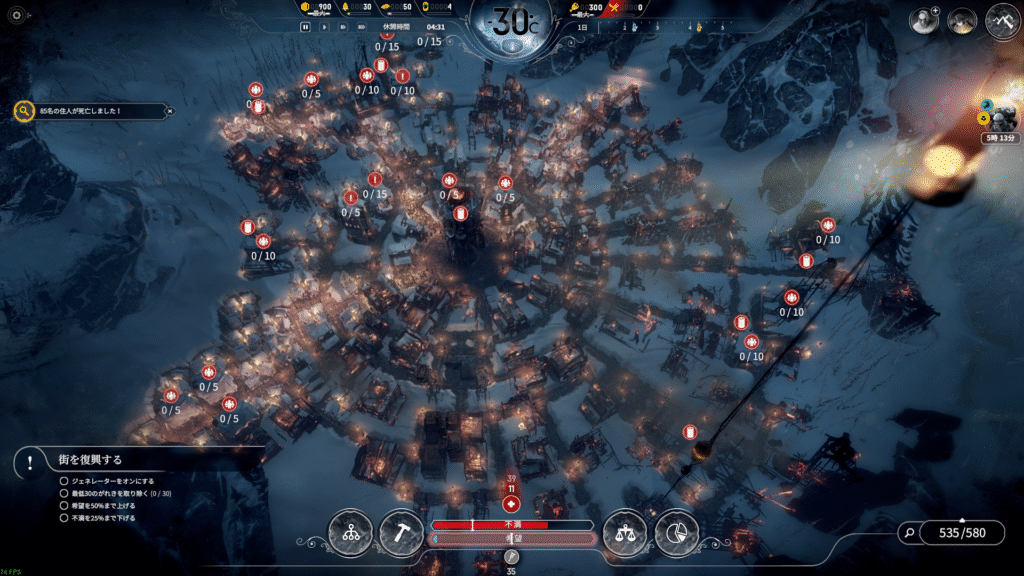Open the tree-diagram menu button
Image resolution: width=1024 pixels, height=576 pixels.
(x=351, y=533)
